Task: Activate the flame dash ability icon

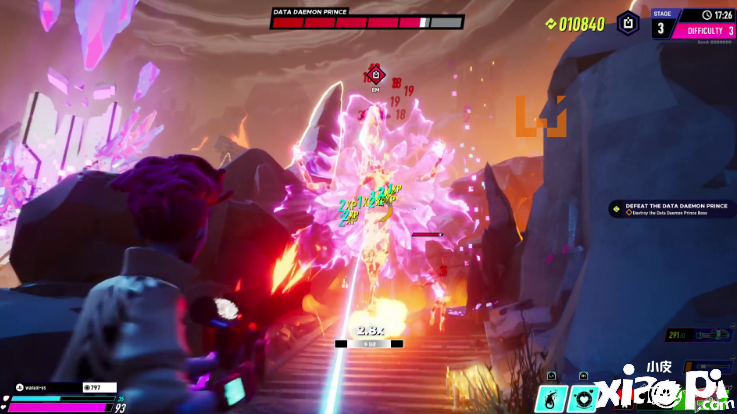Action: pos(550,399)
